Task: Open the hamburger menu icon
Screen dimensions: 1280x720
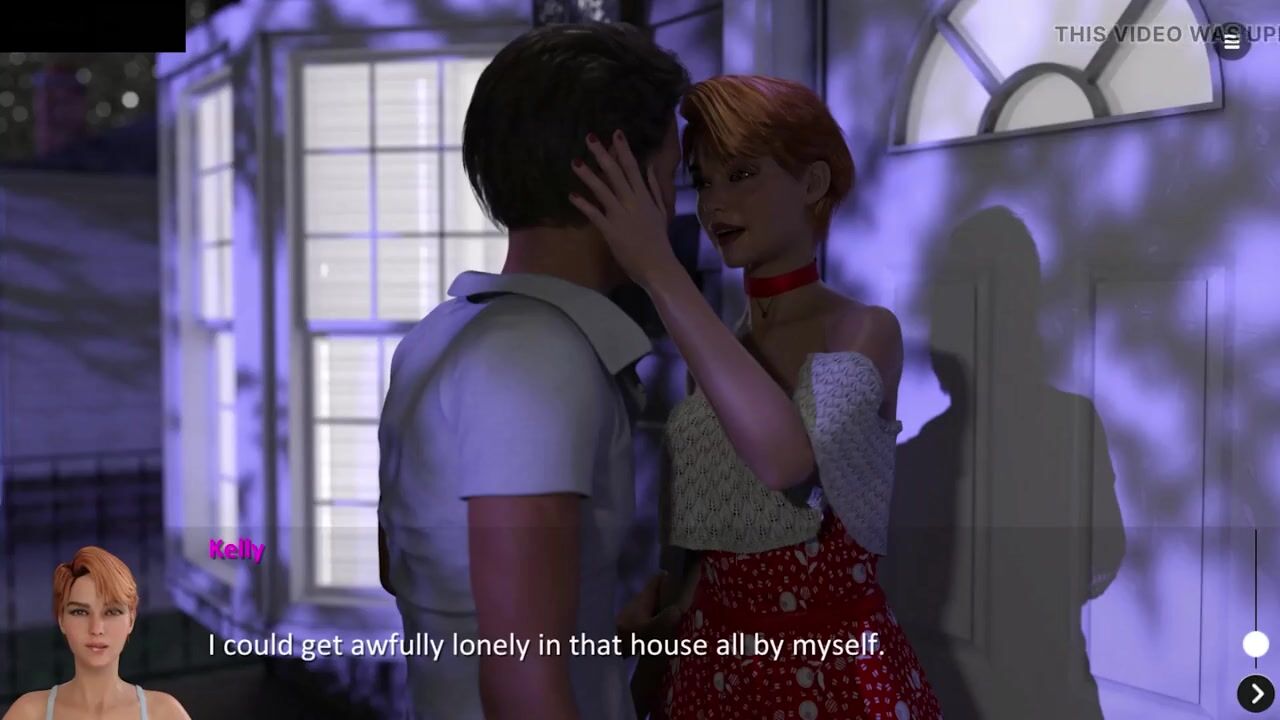Action: (x=1231, y=41)
